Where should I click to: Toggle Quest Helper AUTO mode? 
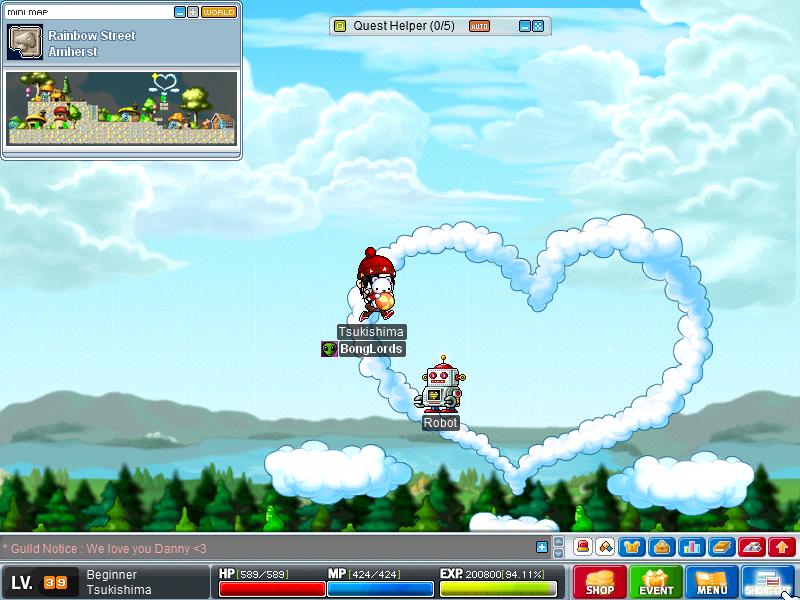[479, 26]
